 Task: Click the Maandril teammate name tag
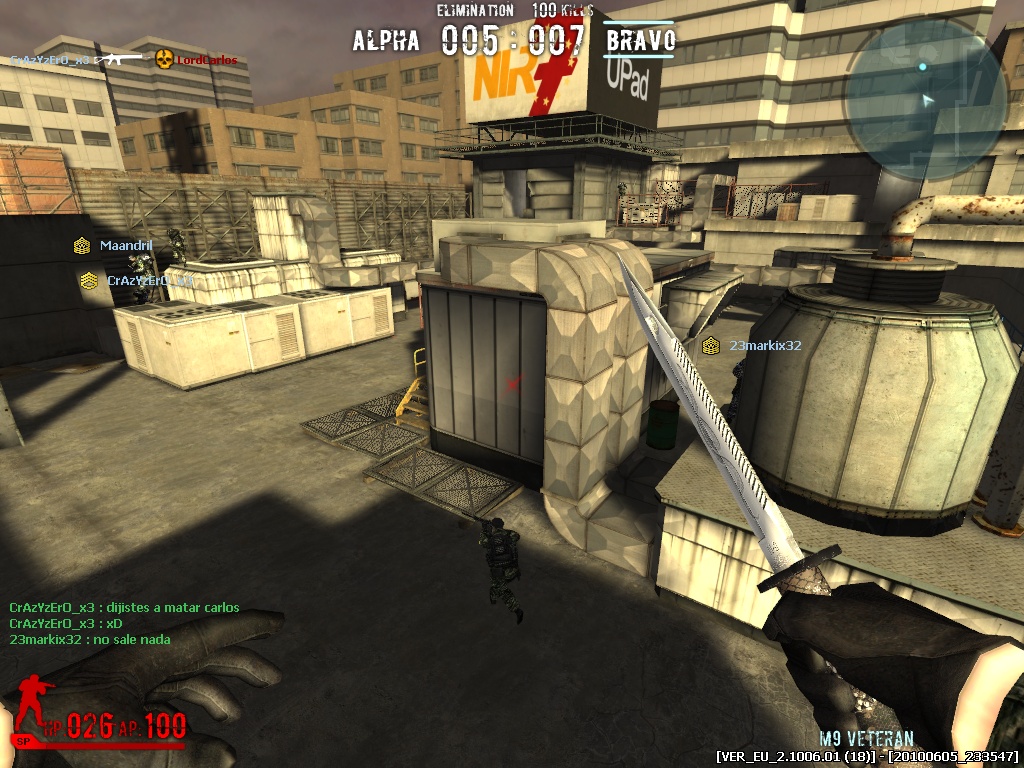click(x=125, y=245)
